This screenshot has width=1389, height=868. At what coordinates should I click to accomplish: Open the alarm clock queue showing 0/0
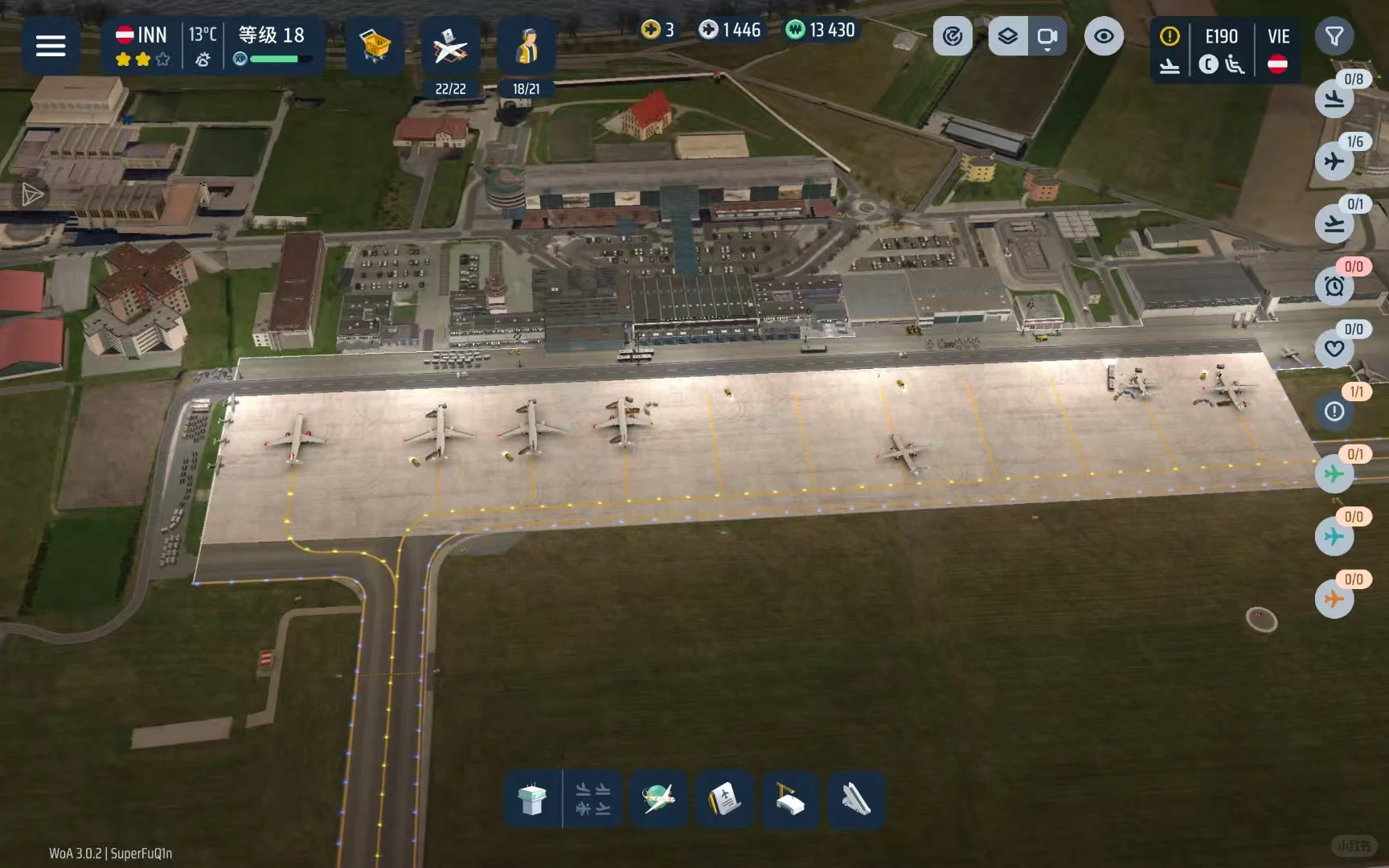click(x=1334, y=286)
